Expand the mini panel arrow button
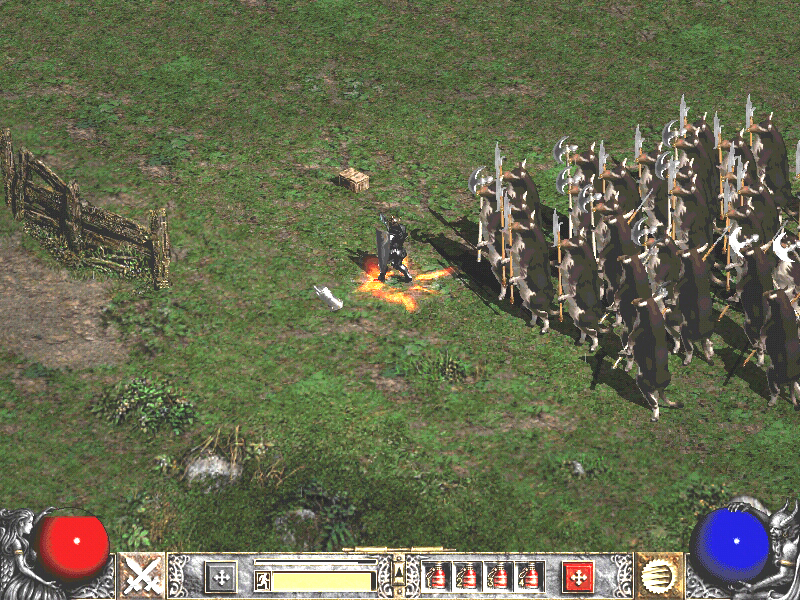This screenshot has width=800, height=600. (x=399, y=571)
